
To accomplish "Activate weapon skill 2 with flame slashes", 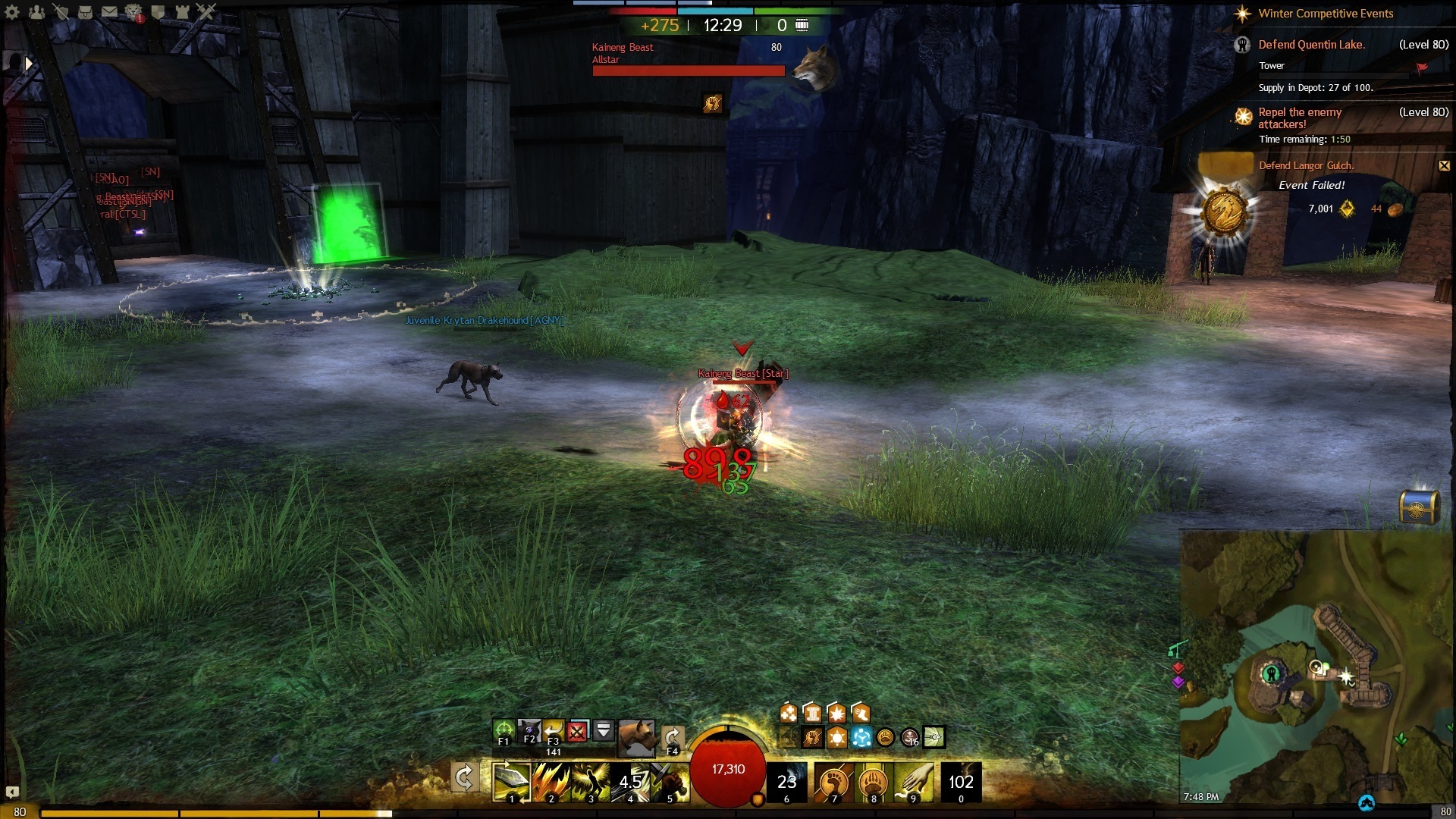I will point(551,781).
